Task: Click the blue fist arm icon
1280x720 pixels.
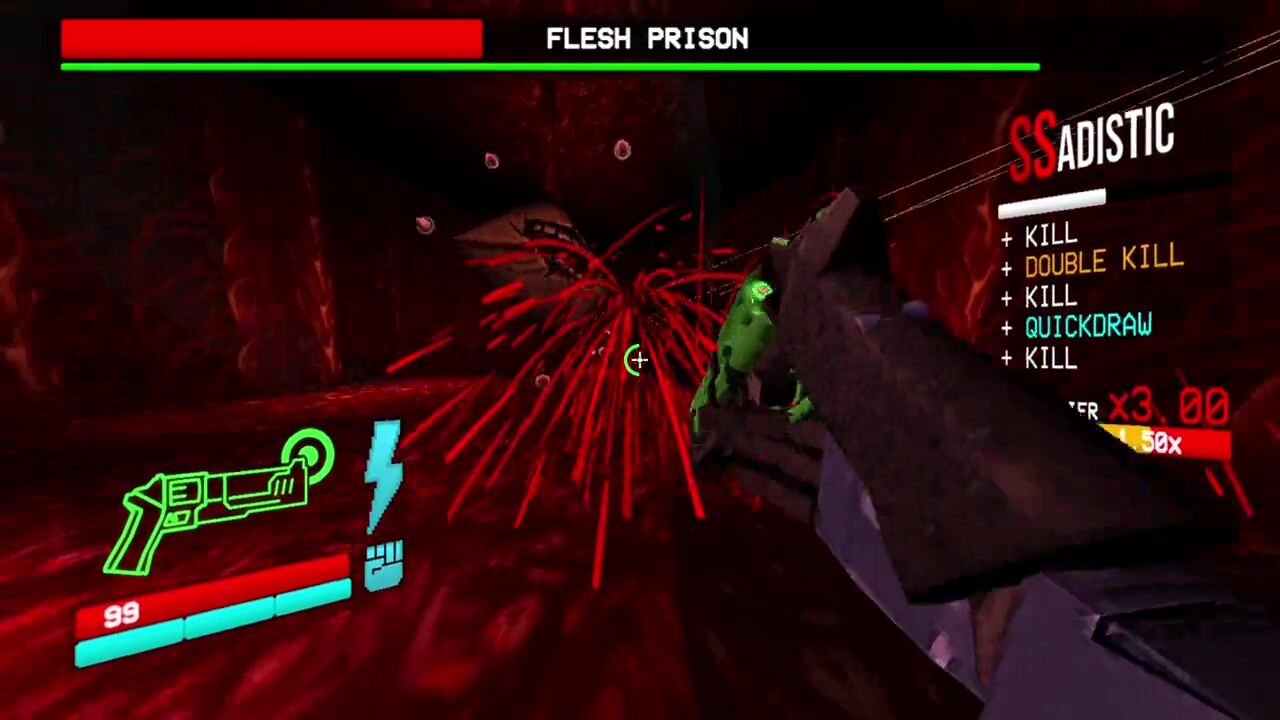Action: pyautogui.click(x=384, y=565)
